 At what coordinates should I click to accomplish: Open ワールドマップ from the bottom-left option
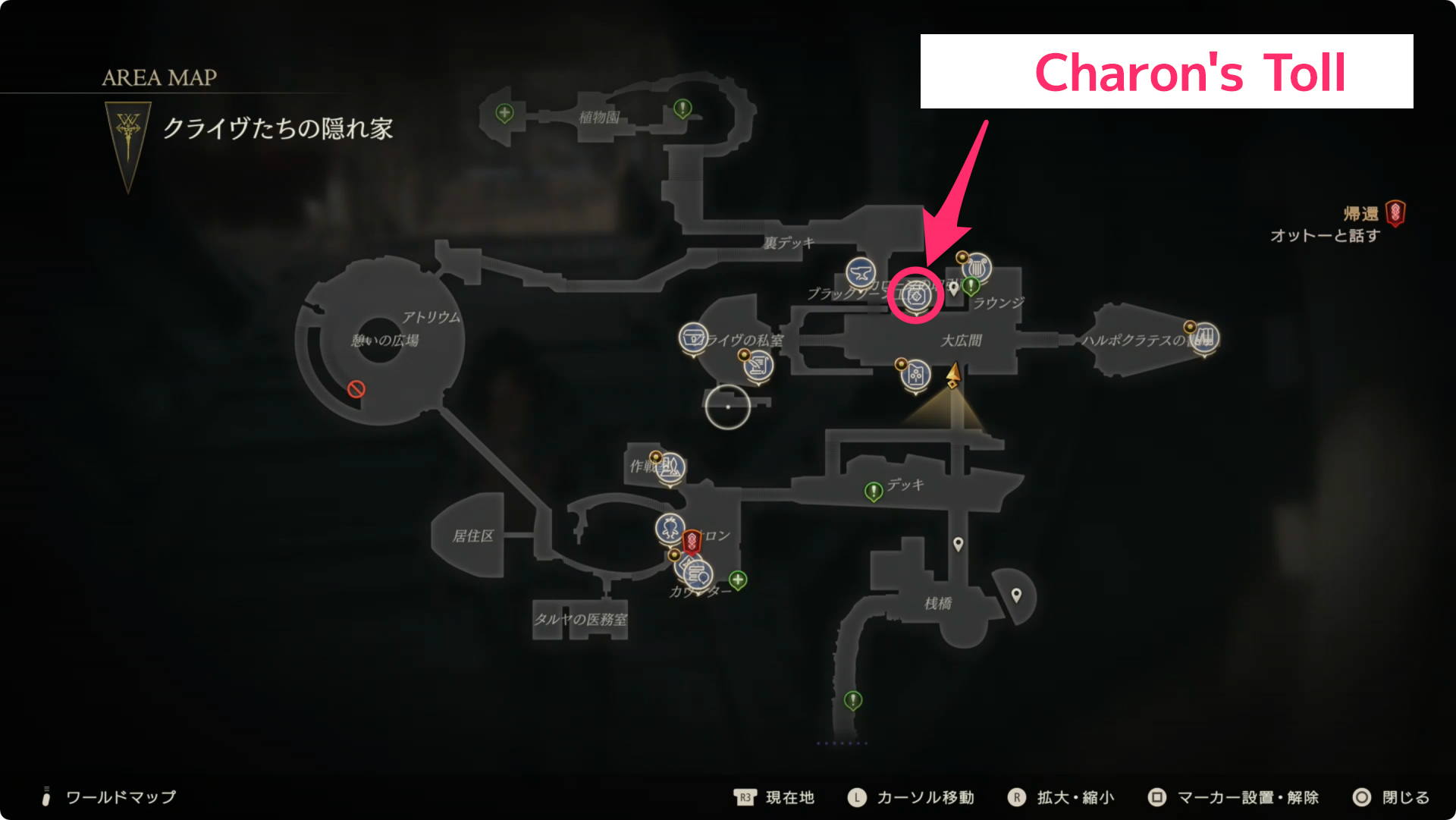pyautogui.click(x=120, y=797)
